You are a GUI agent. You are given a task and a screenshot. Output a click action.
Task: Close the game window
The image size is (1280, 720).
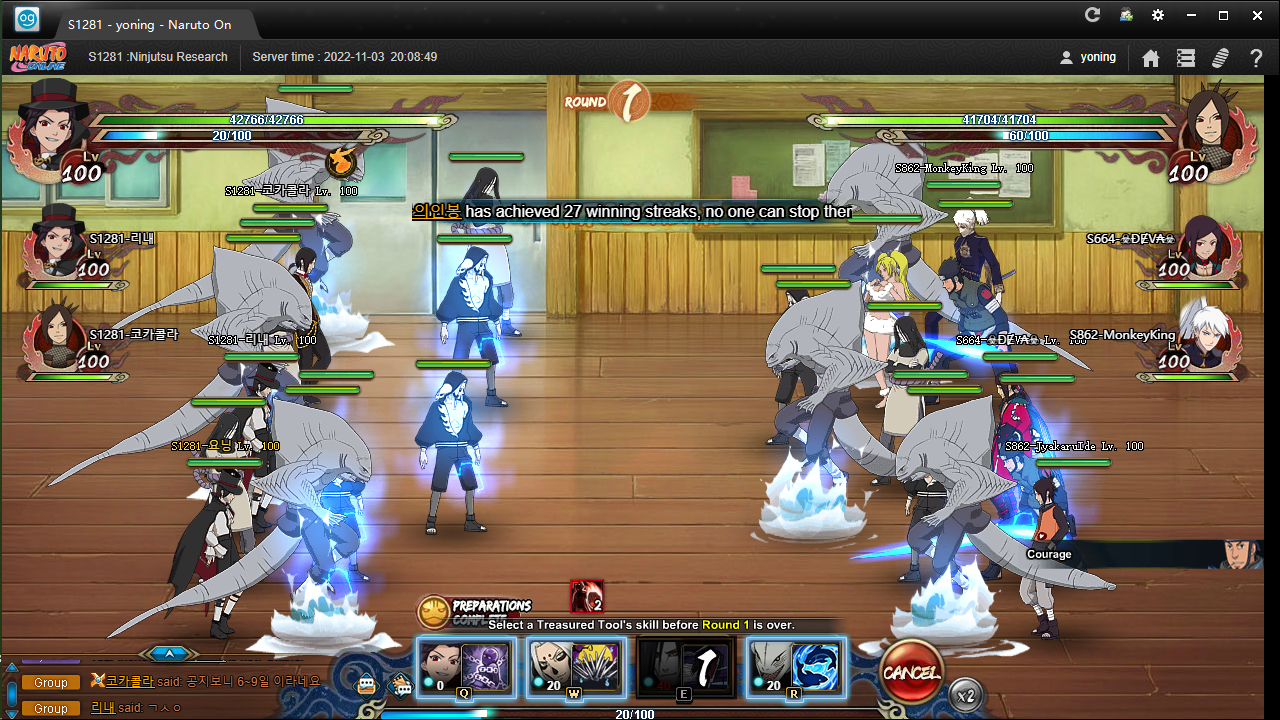click(1256, 16)
